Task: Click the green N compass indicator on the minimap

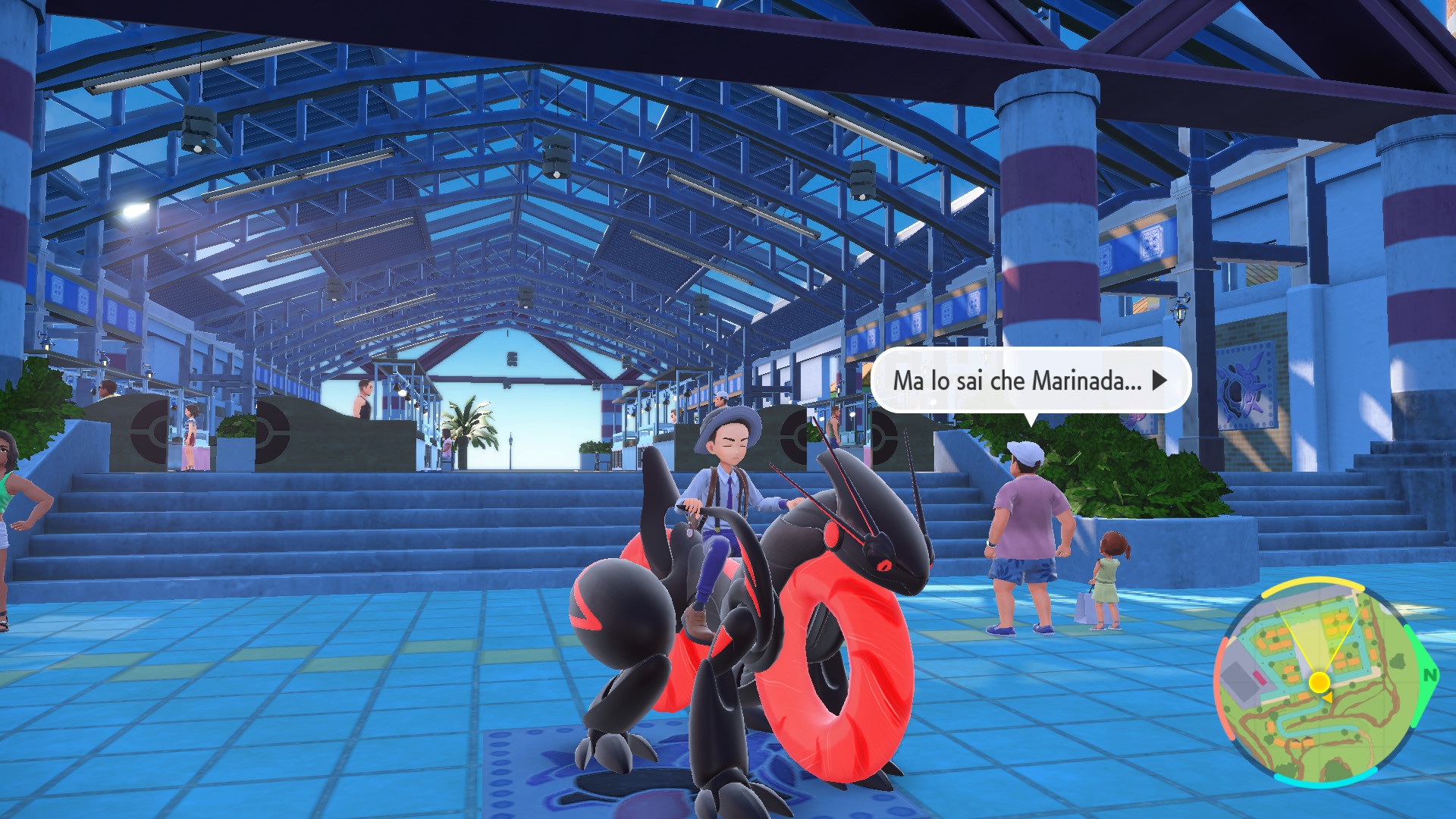Action: point(1429,675)
